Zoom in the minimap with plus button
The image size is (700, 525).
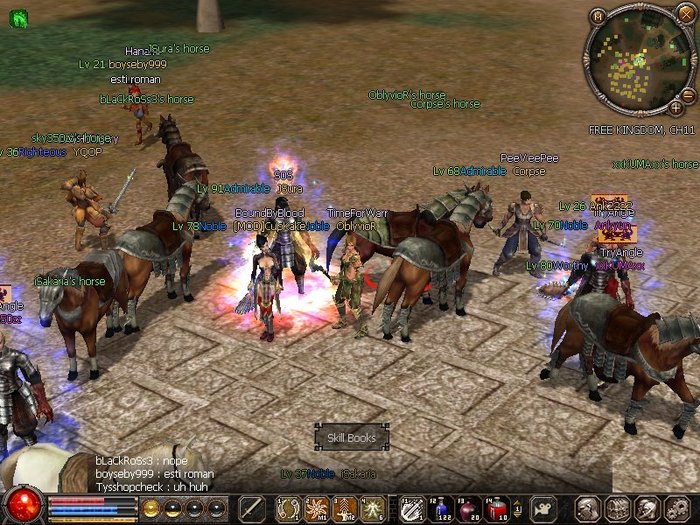tap(676, 106)
